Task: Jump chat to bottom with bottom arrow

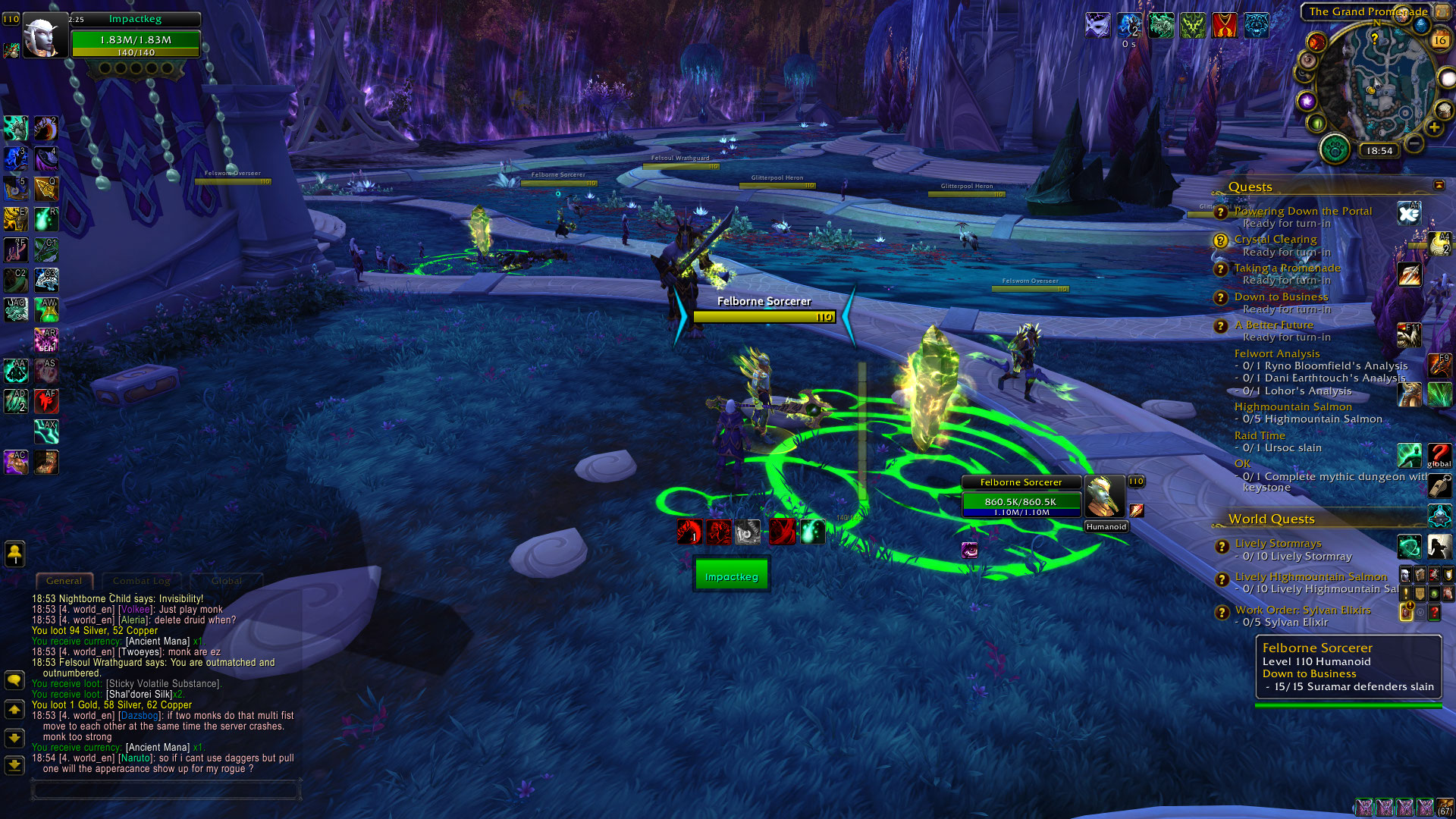Action: 14,765
